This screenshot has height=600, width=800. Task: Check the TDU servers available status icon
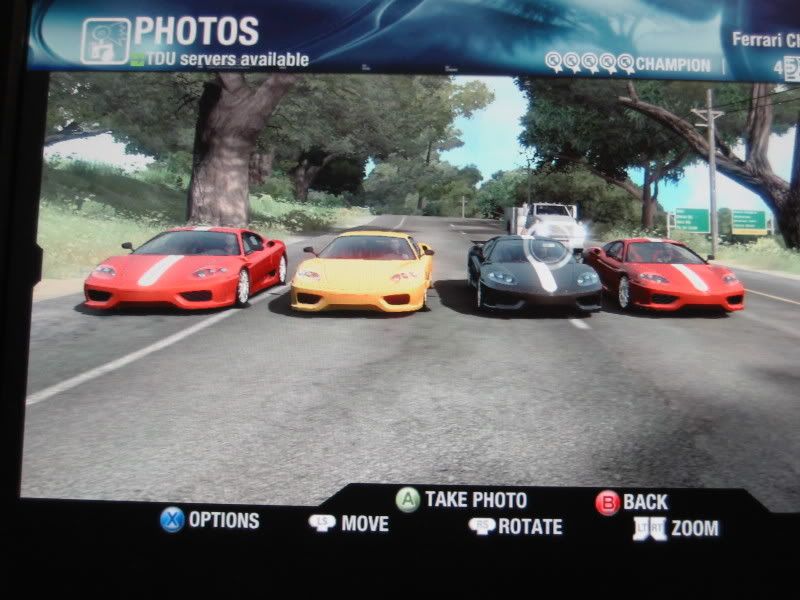[x=138, y=60]
